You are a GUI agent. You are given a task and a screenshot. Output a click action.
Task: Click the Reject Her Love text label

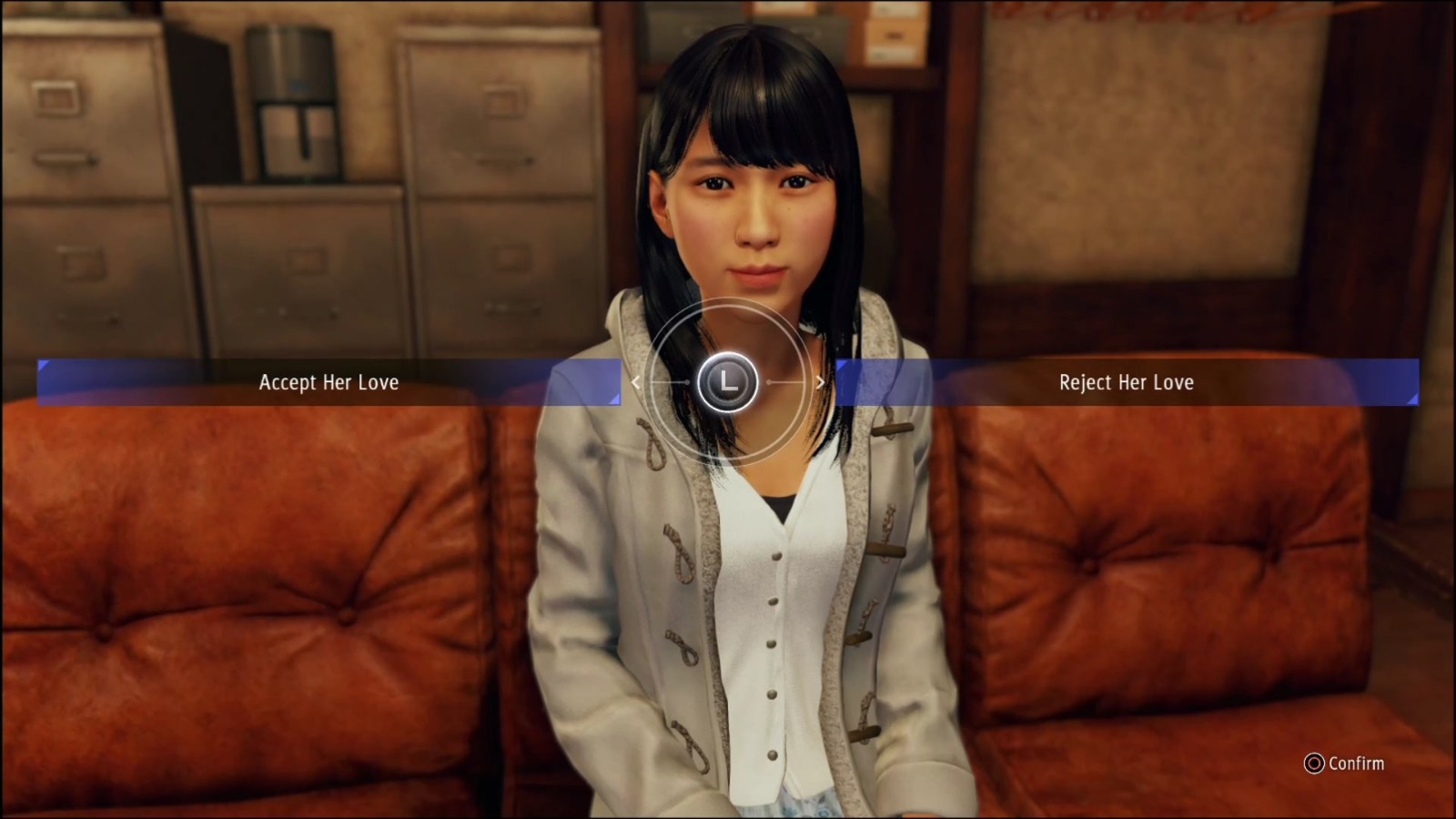click(1125, 382)
